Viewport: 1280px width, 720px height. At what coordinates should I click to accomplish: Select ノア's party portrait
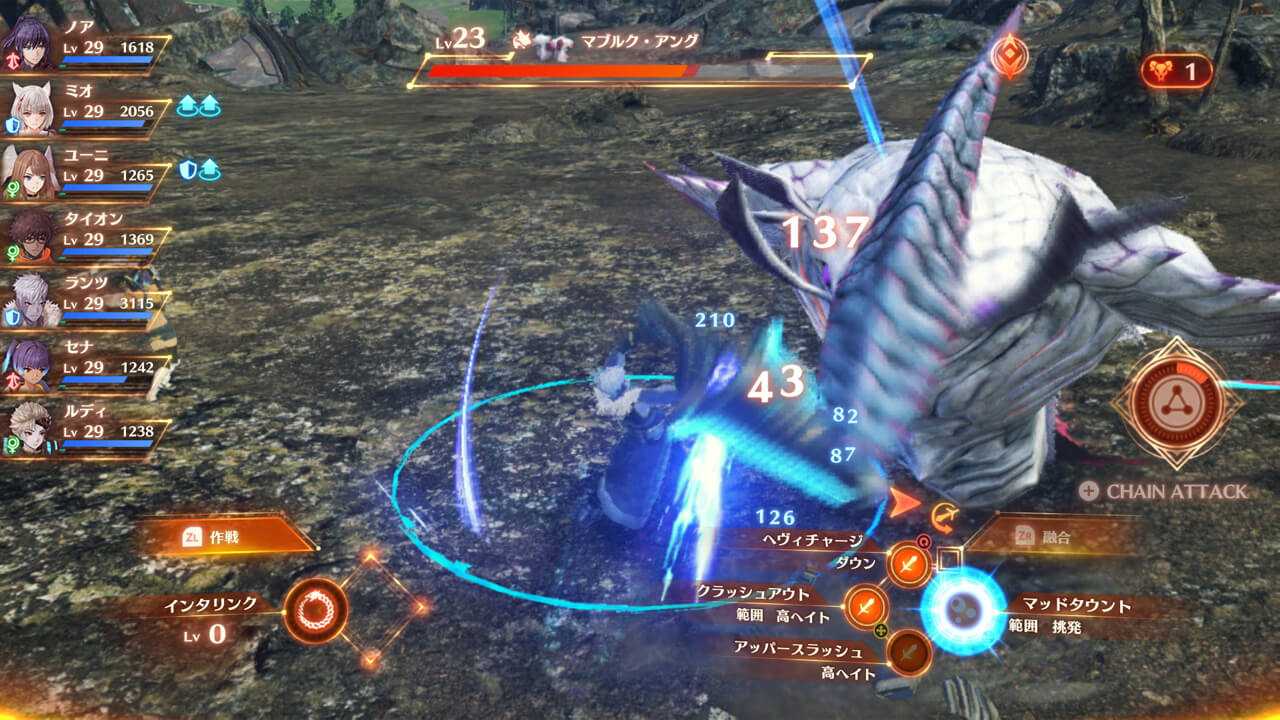tap(28, 42)
